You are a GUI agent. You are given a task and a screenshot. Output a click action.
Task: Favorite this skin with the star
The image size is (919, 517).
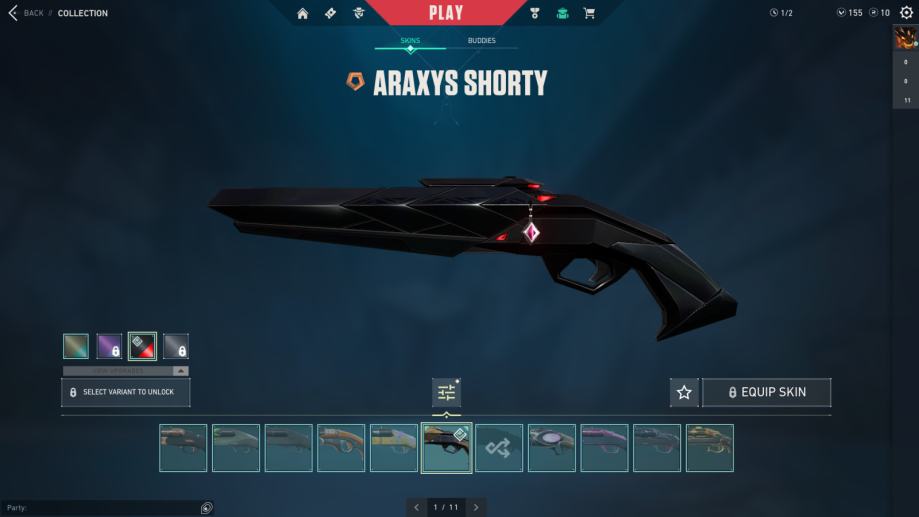point(684,393)
